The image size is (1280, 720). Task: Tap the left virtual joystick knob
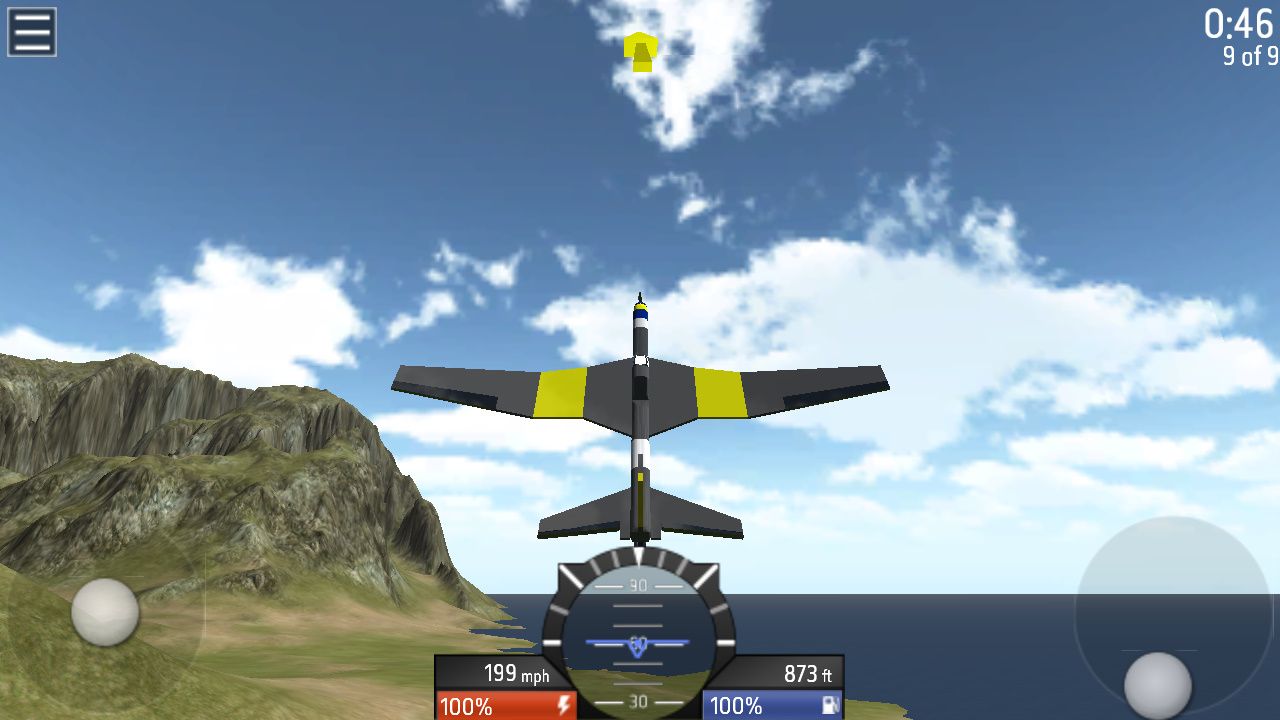tap(105, 612)
